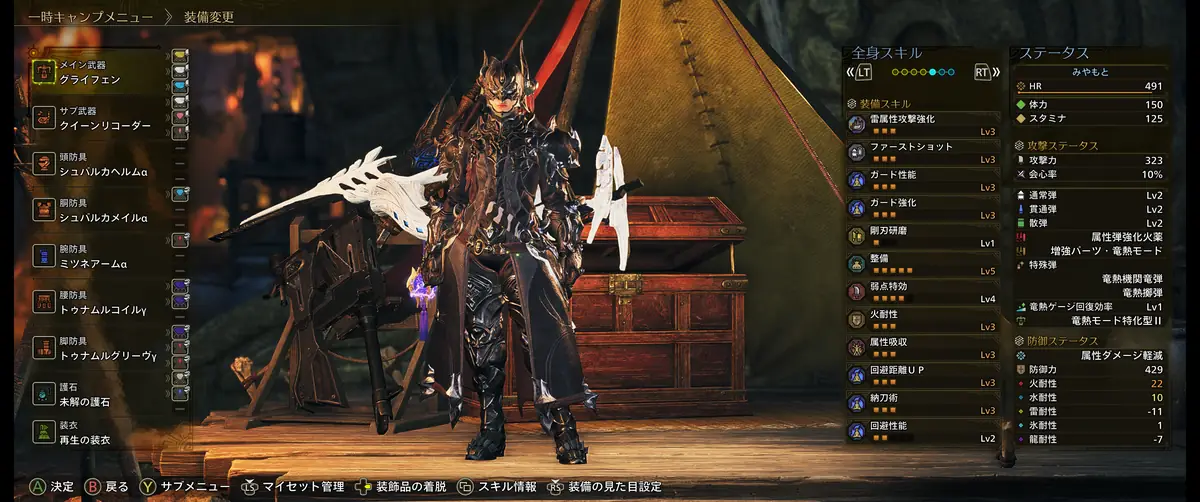The width and height of the screenshot is (1200, 502).
Task: Go to the 一時キャンプメニュー breadcrumb
Action: coord(91,17)
